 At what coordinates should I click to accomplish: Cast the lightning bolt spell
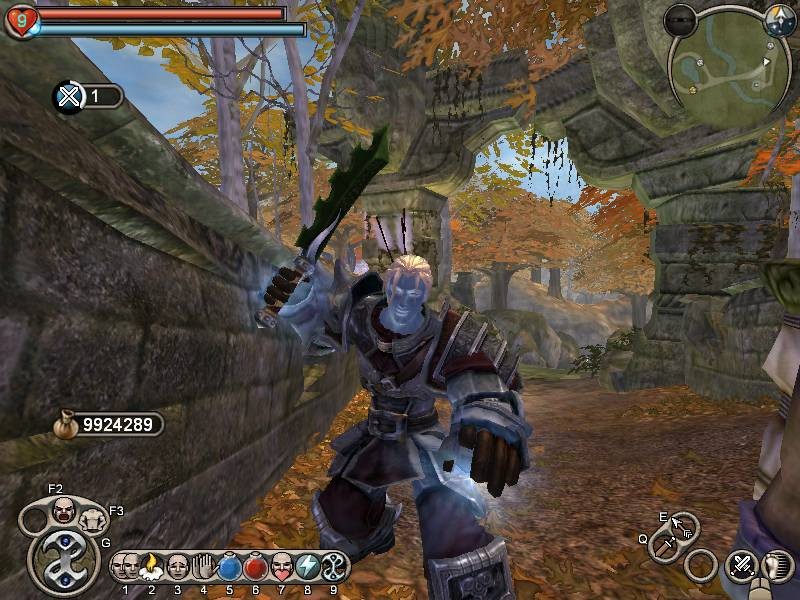click(307, 567)
